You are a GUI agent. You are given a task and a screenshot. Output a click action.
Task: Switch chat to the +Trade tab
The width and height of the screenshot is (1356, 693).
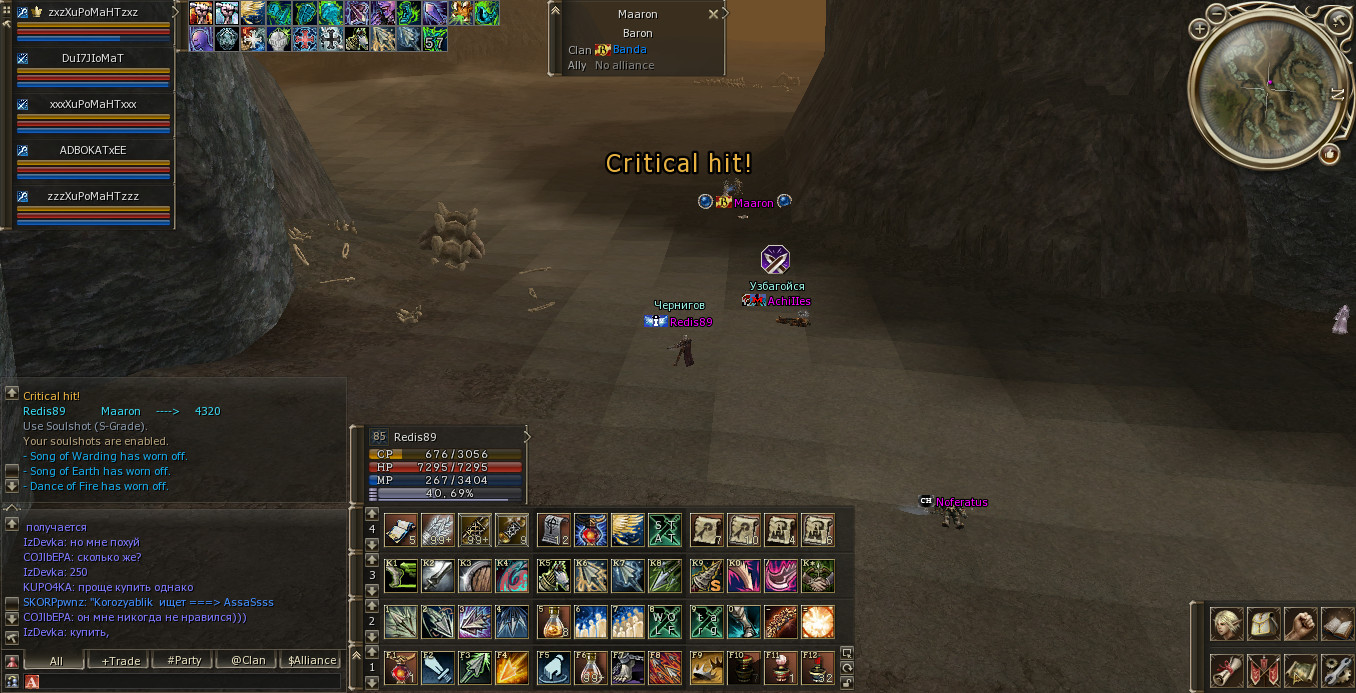[119, 660]
